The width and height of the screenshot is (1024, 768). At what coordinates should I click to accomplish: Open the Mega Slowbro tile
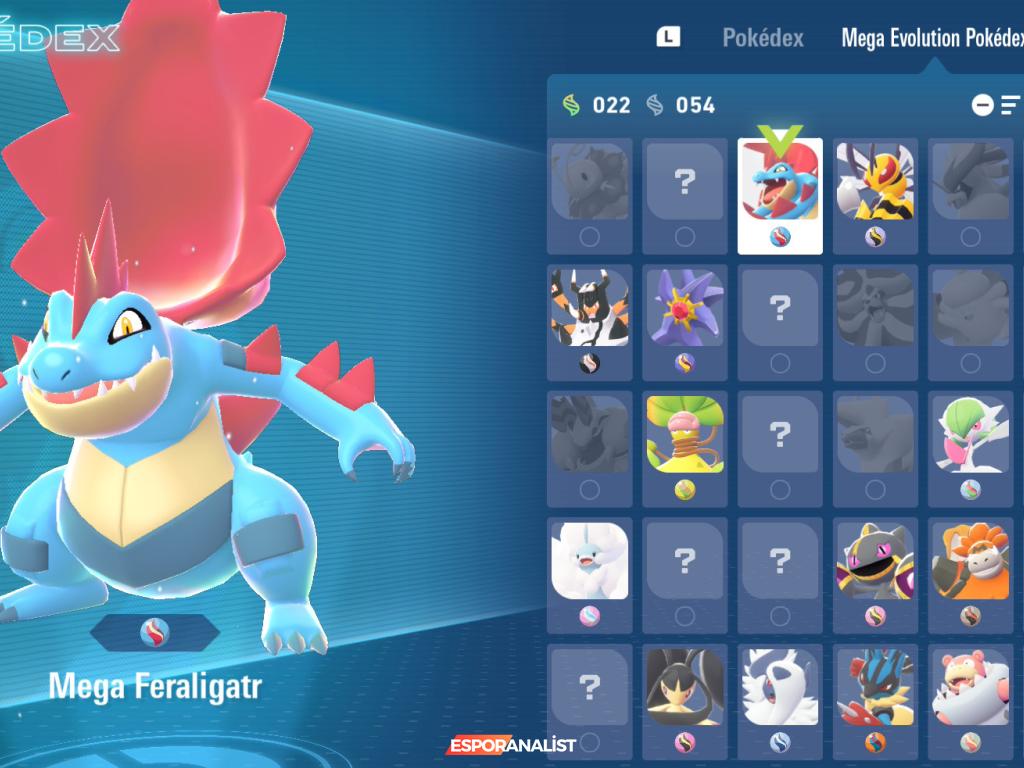[x=970, y=690]
